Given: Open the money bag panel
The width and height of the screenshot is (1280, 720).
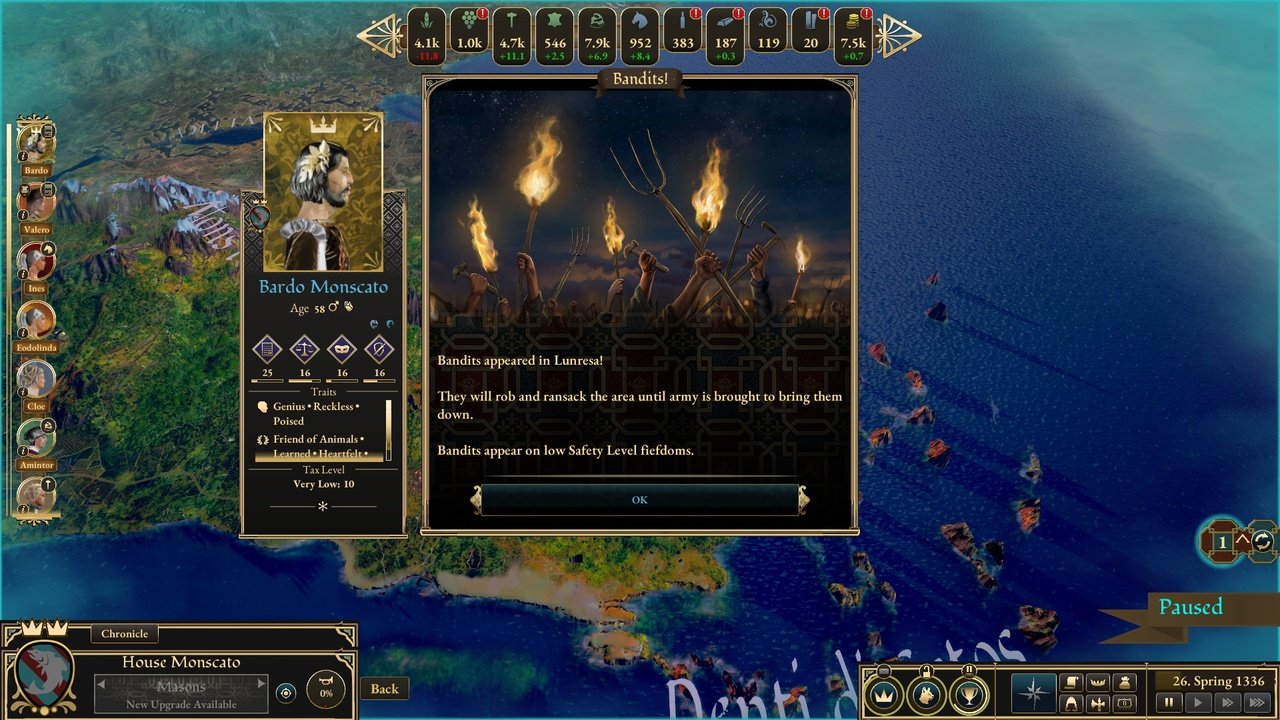Looking at the screenshot, I should [1125, 681].
